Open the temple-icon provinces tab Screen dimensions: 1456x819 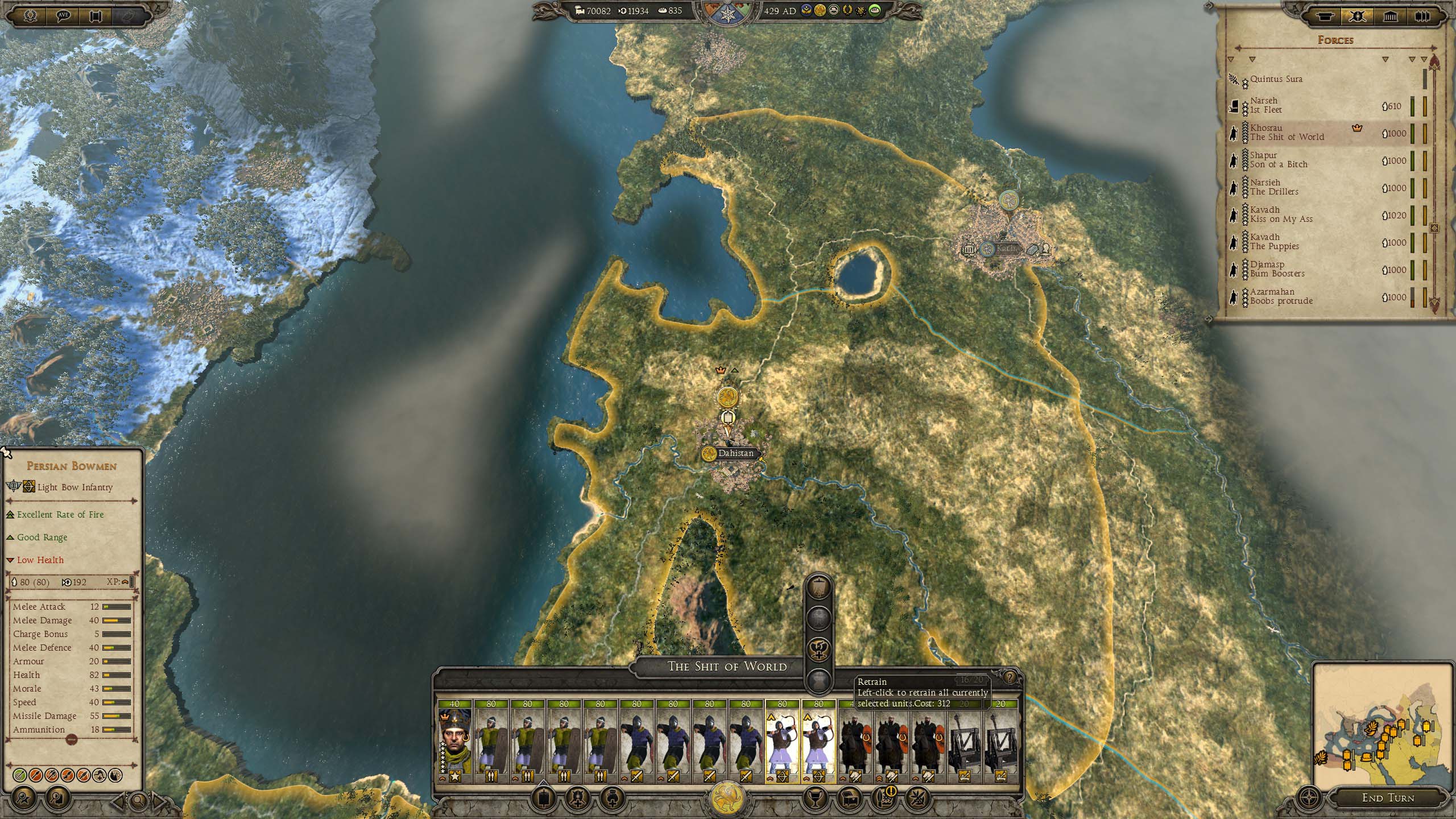[x=1390, y=16]
